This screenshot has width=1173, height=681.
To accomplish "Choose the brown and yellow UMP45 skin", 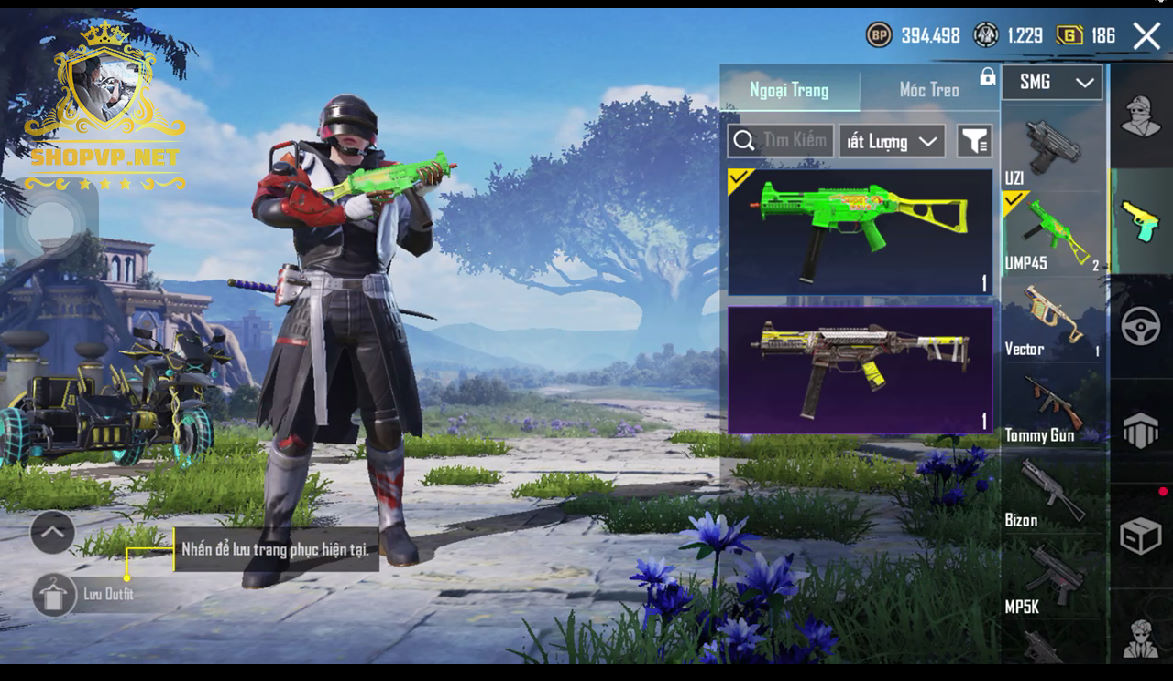I will pyautogui.click(x=860, y=370).
